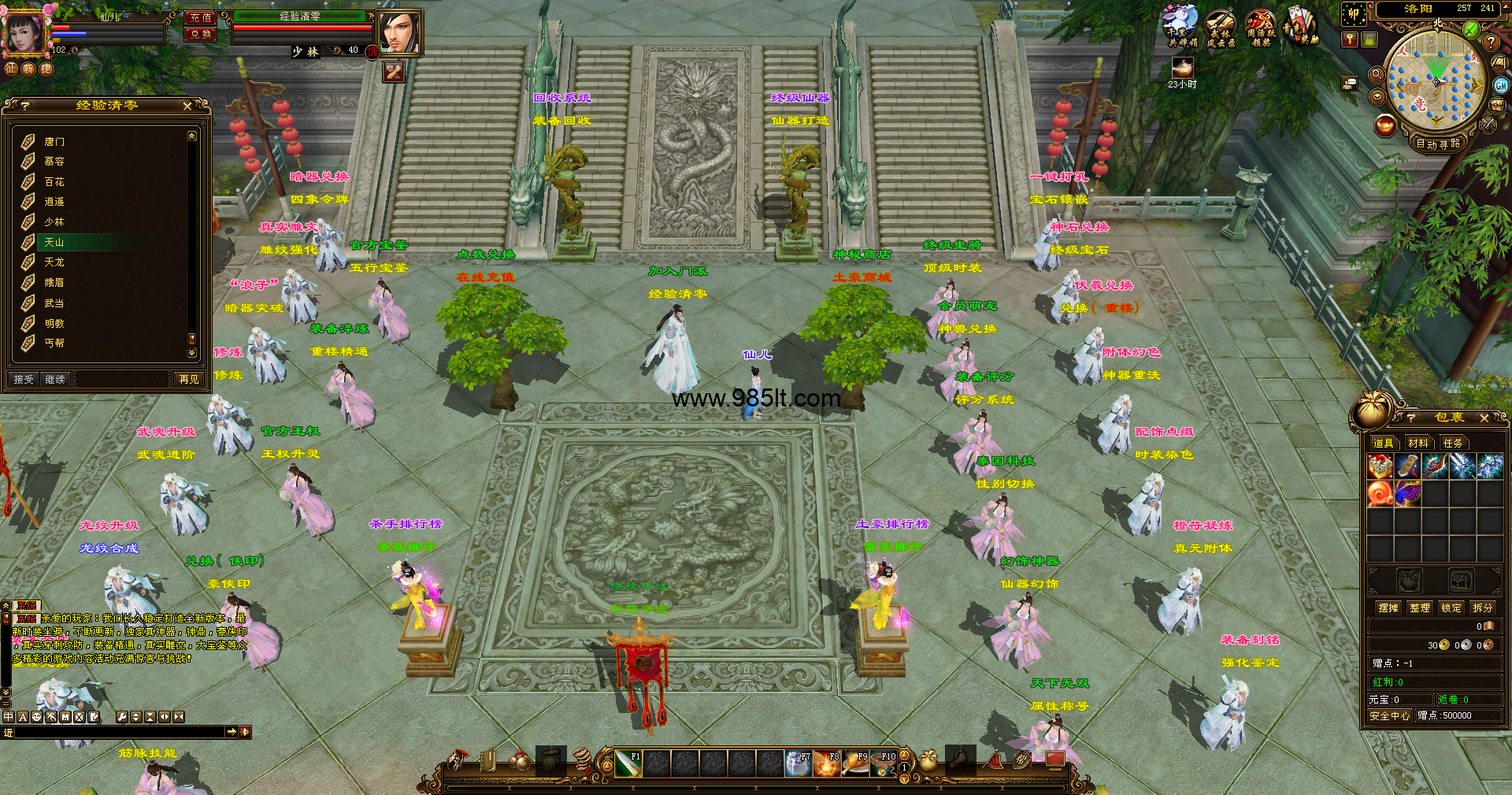Viewport: 1512px width, 795px height.
Task: Pick the 丐帮 list option
Action: tap(54, 343)
